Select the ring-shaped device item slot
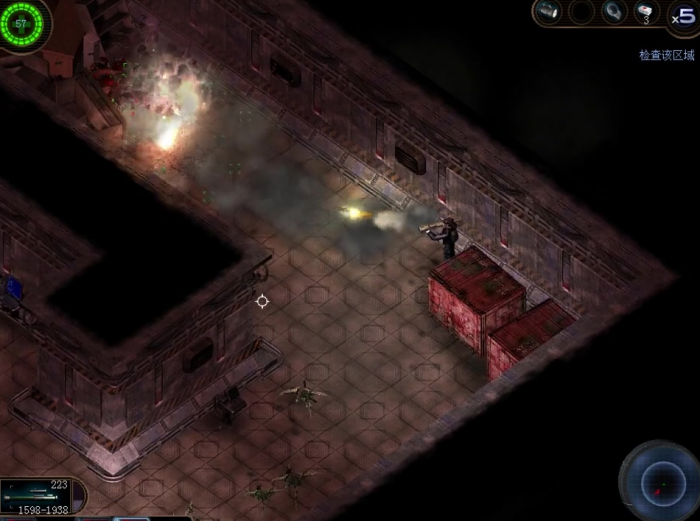Screen dimensions: 700x521 [x=613, y=12]
